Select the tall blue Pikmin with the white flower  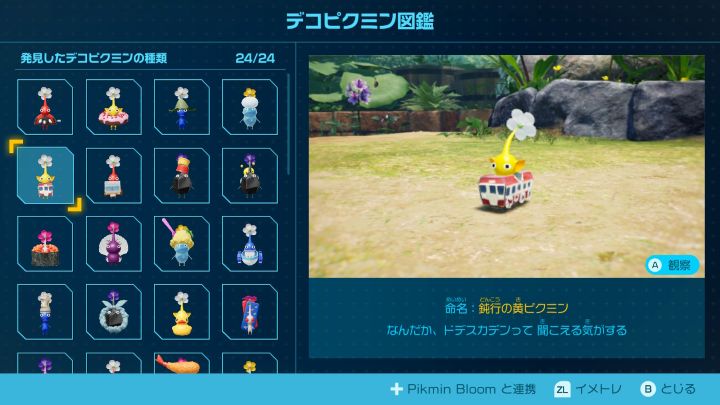coord(45,312)
